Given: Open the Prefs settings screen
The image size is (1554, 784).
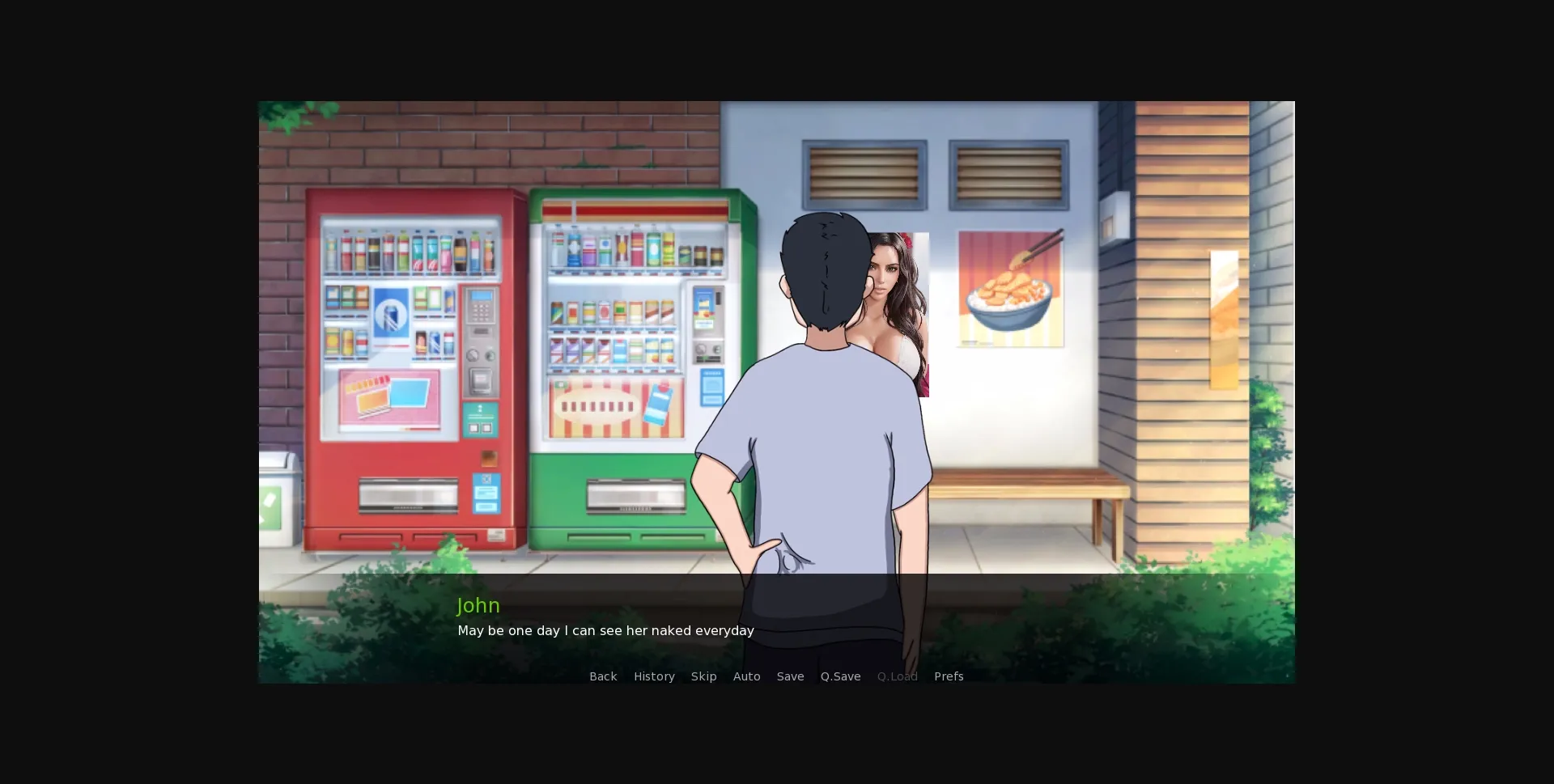Looking at the screenshot, I should tap(948, 676).
